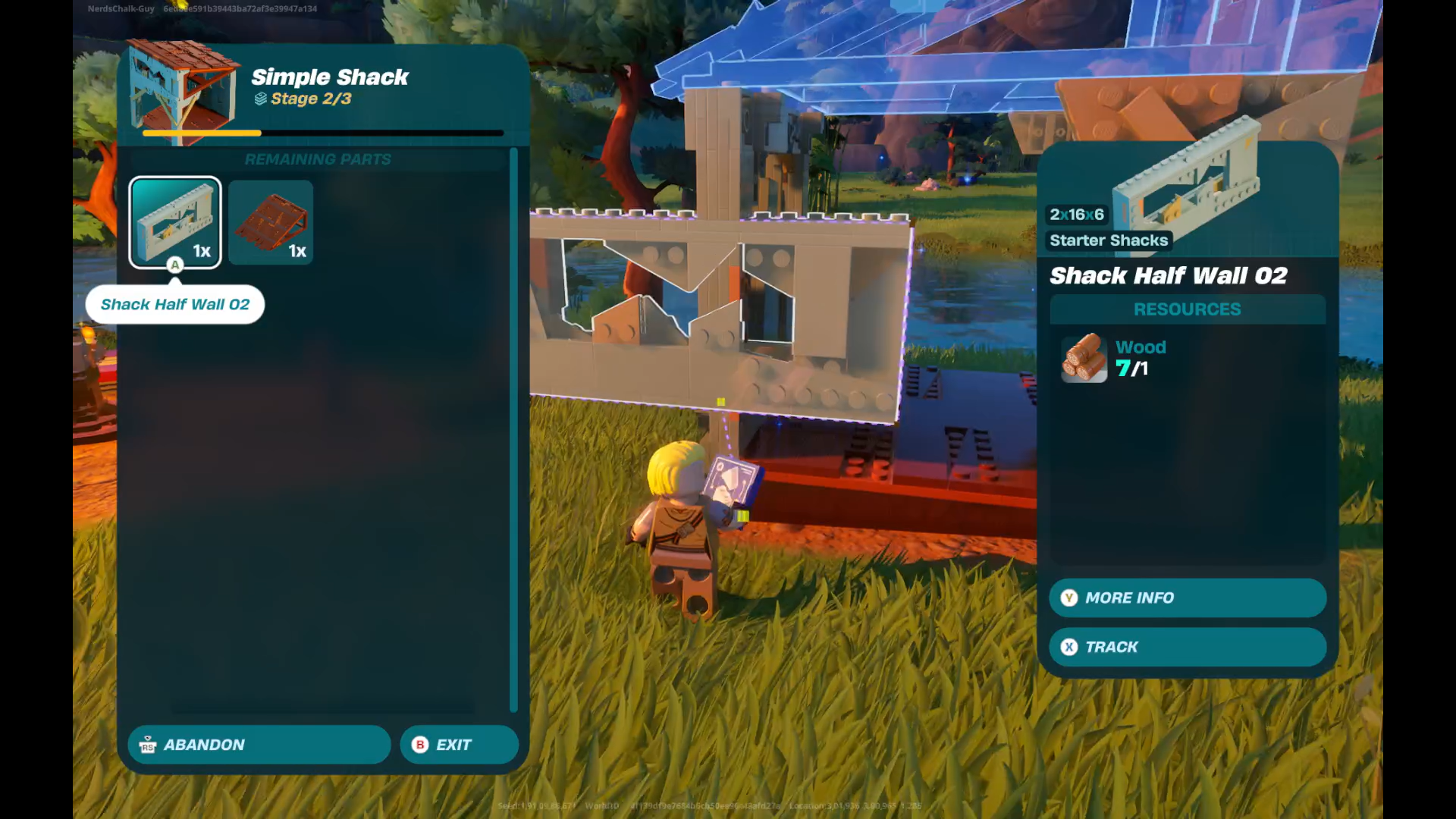Screen dimensions: 1456x819
Task: Select the Shack Half Wall 02 part slot
Action: (x=175, y=222)
